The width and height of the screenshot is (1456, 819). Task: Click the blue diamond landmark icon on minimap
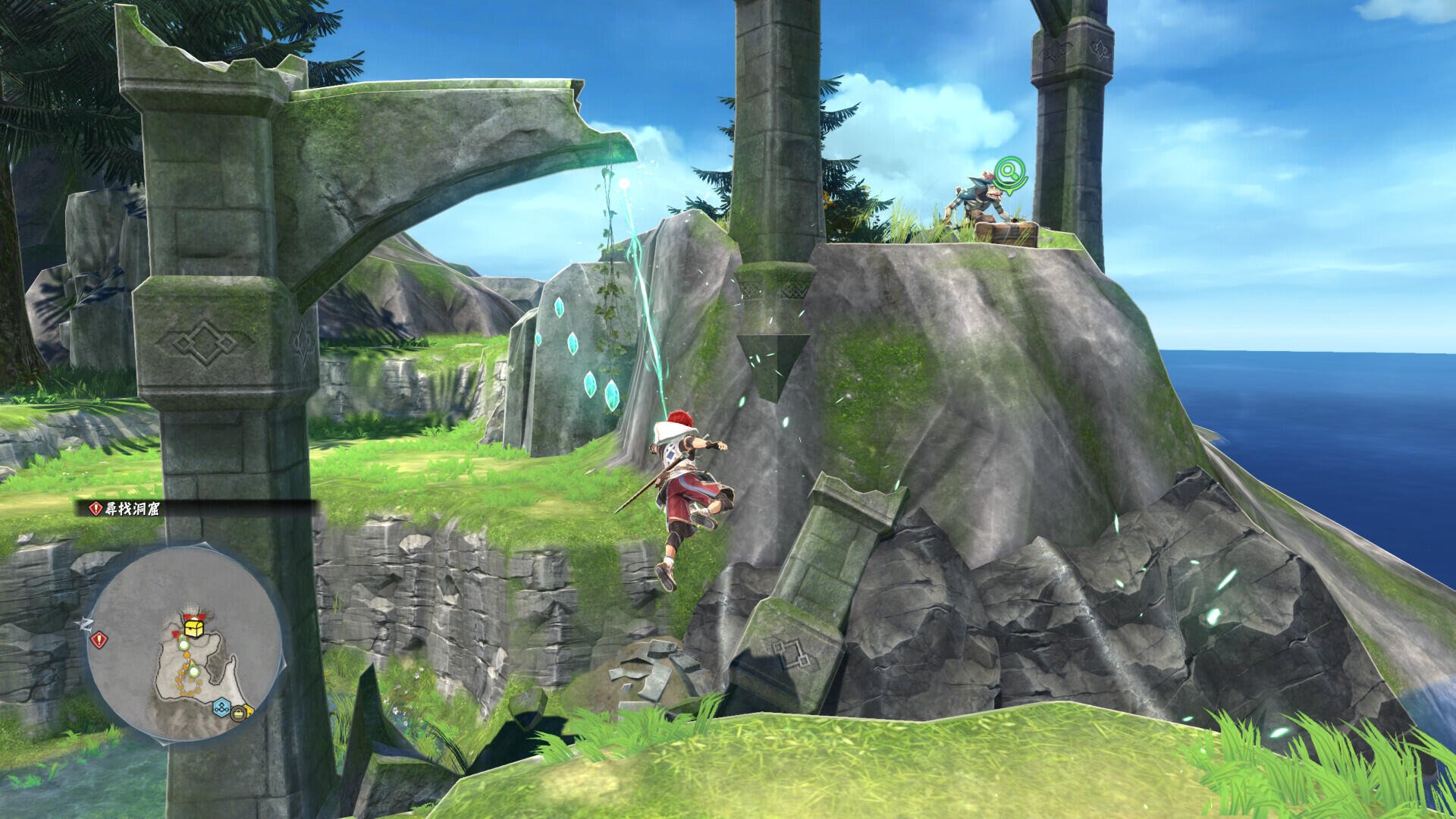[x=221, y=706]
